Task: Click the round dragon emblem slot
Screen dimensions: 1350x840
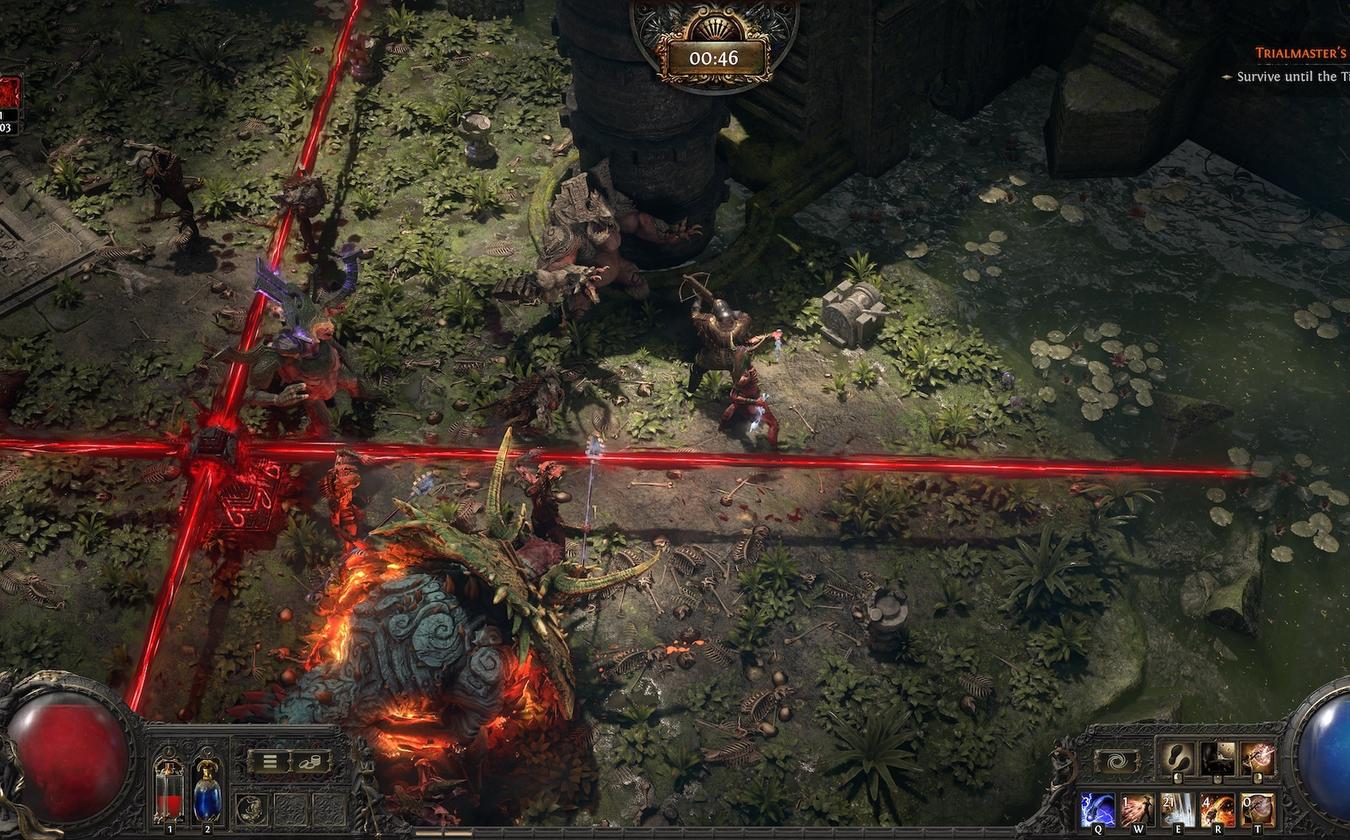Action: [x=250, y=809]
